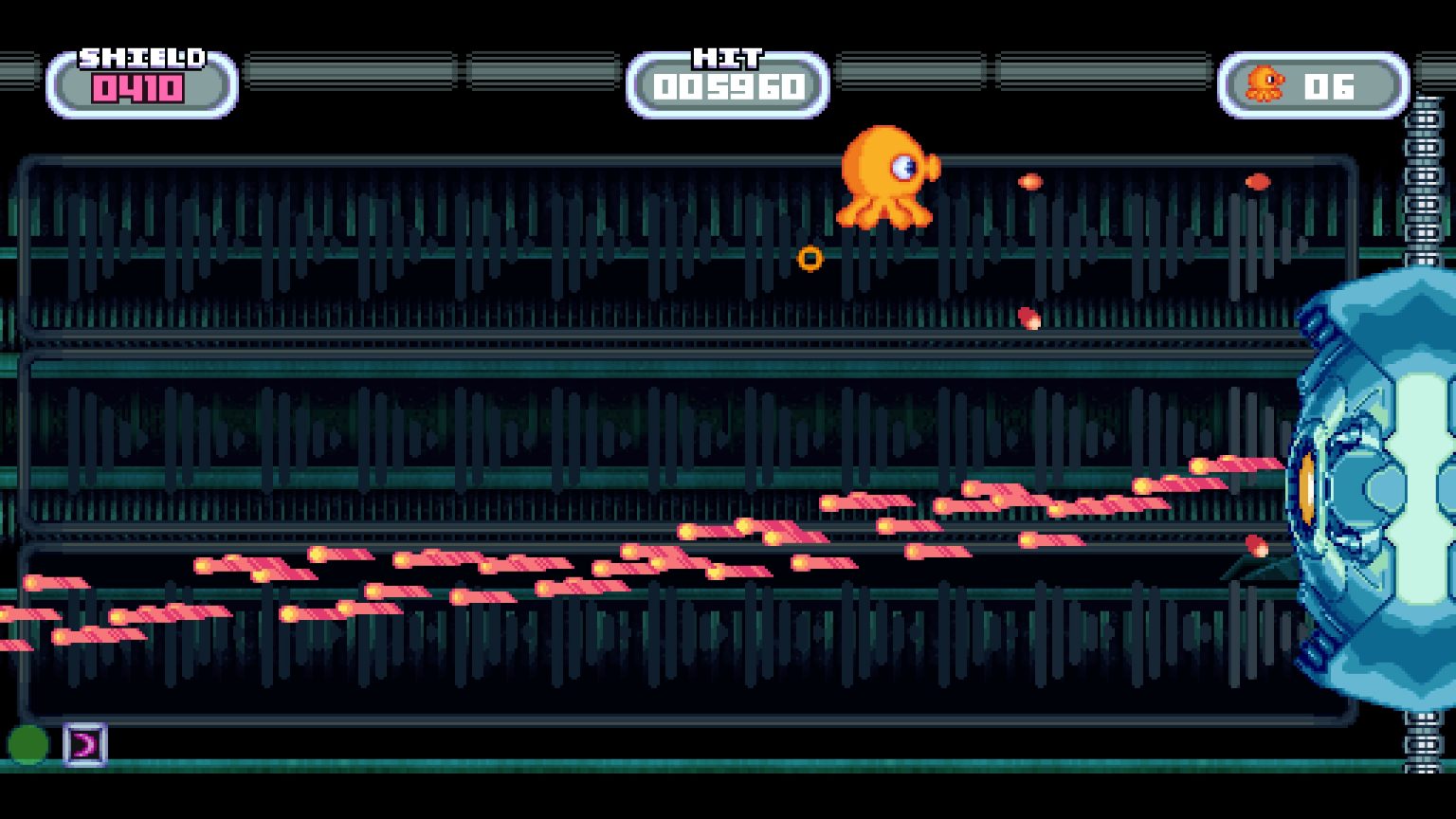Click the small red projectile near the top right
Image resolution: width=1456 pixels, height=819 pixels.
pos(1258,180)
